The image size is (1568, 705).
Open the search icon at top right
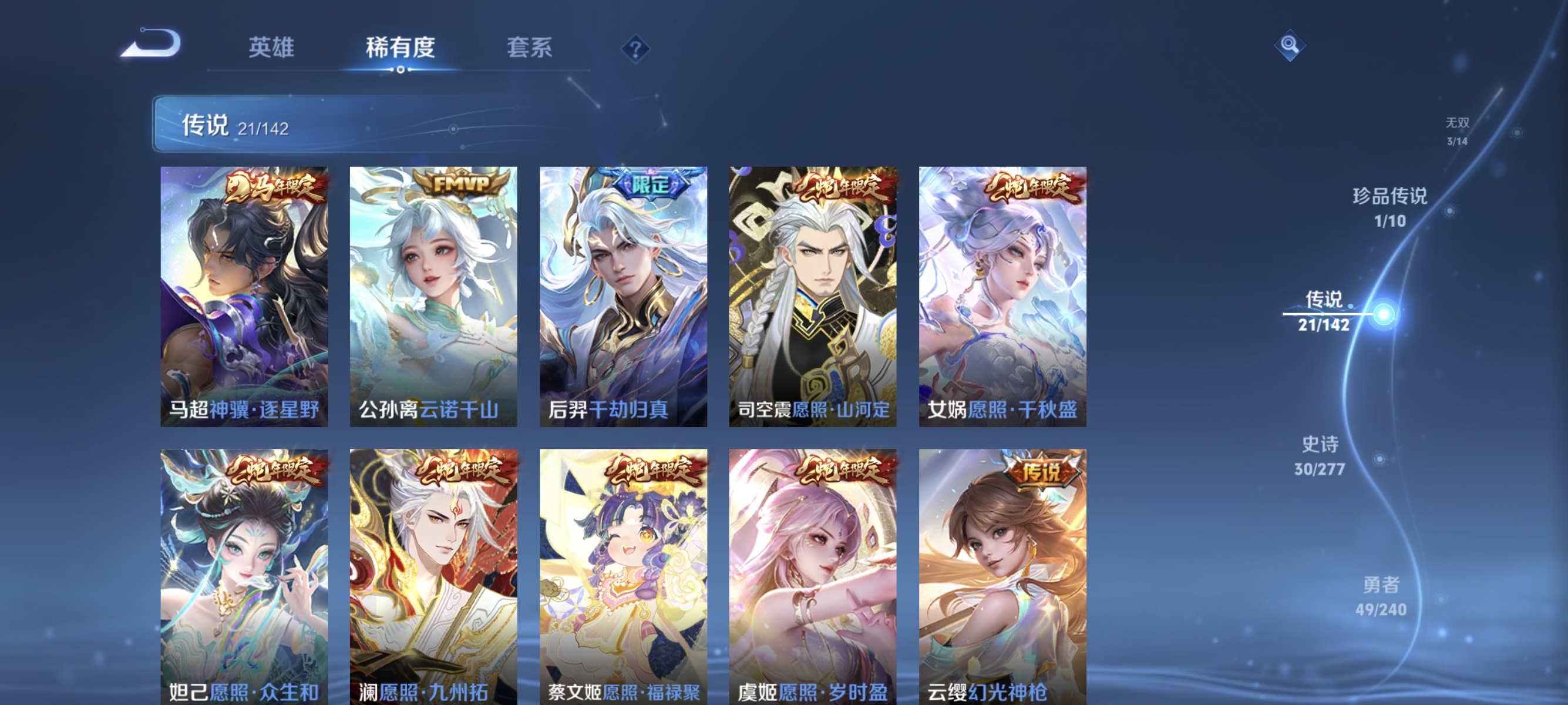pos(1290,46)
